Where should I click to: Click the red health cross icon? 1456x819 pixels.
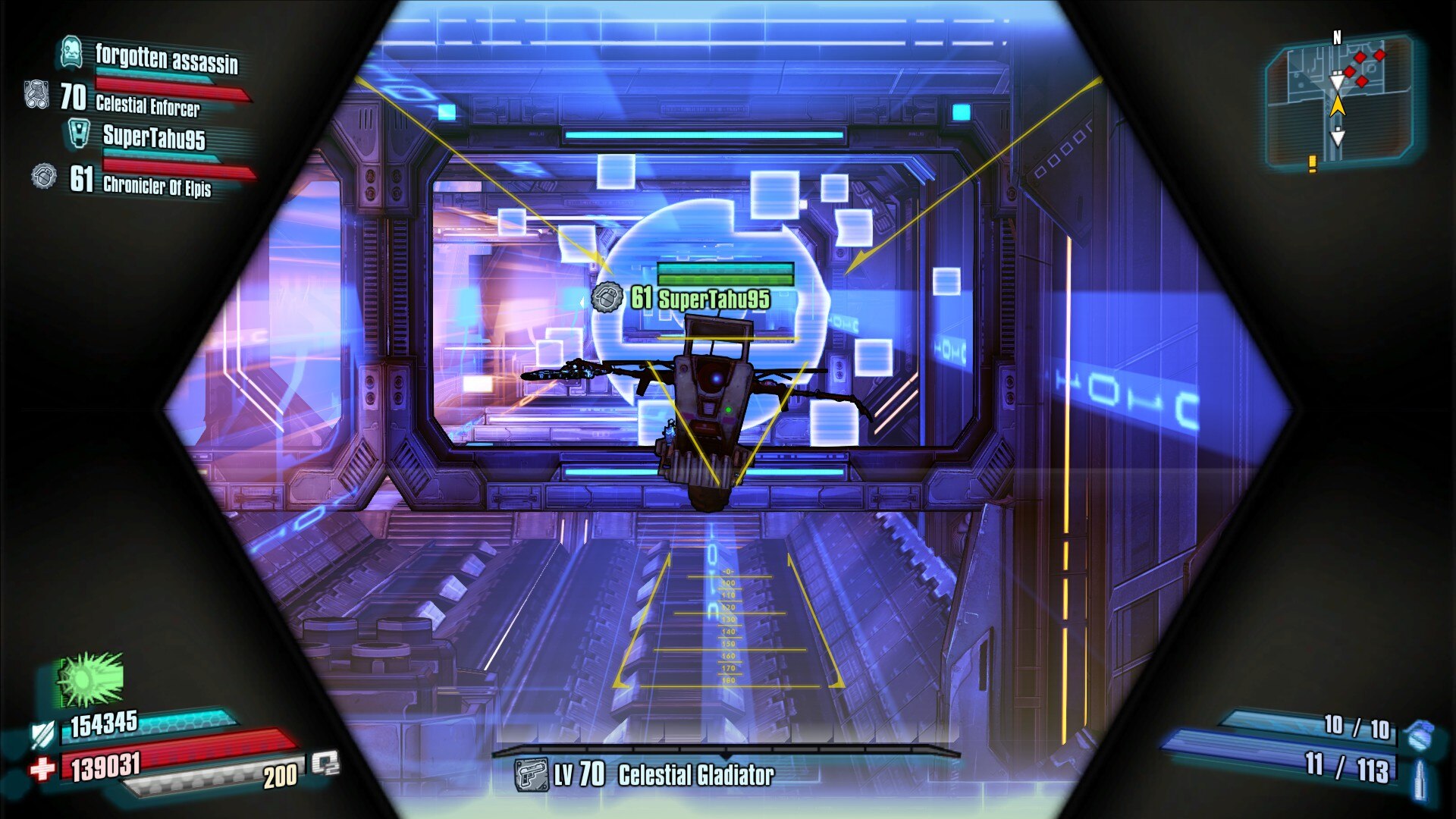click(43, 769)
